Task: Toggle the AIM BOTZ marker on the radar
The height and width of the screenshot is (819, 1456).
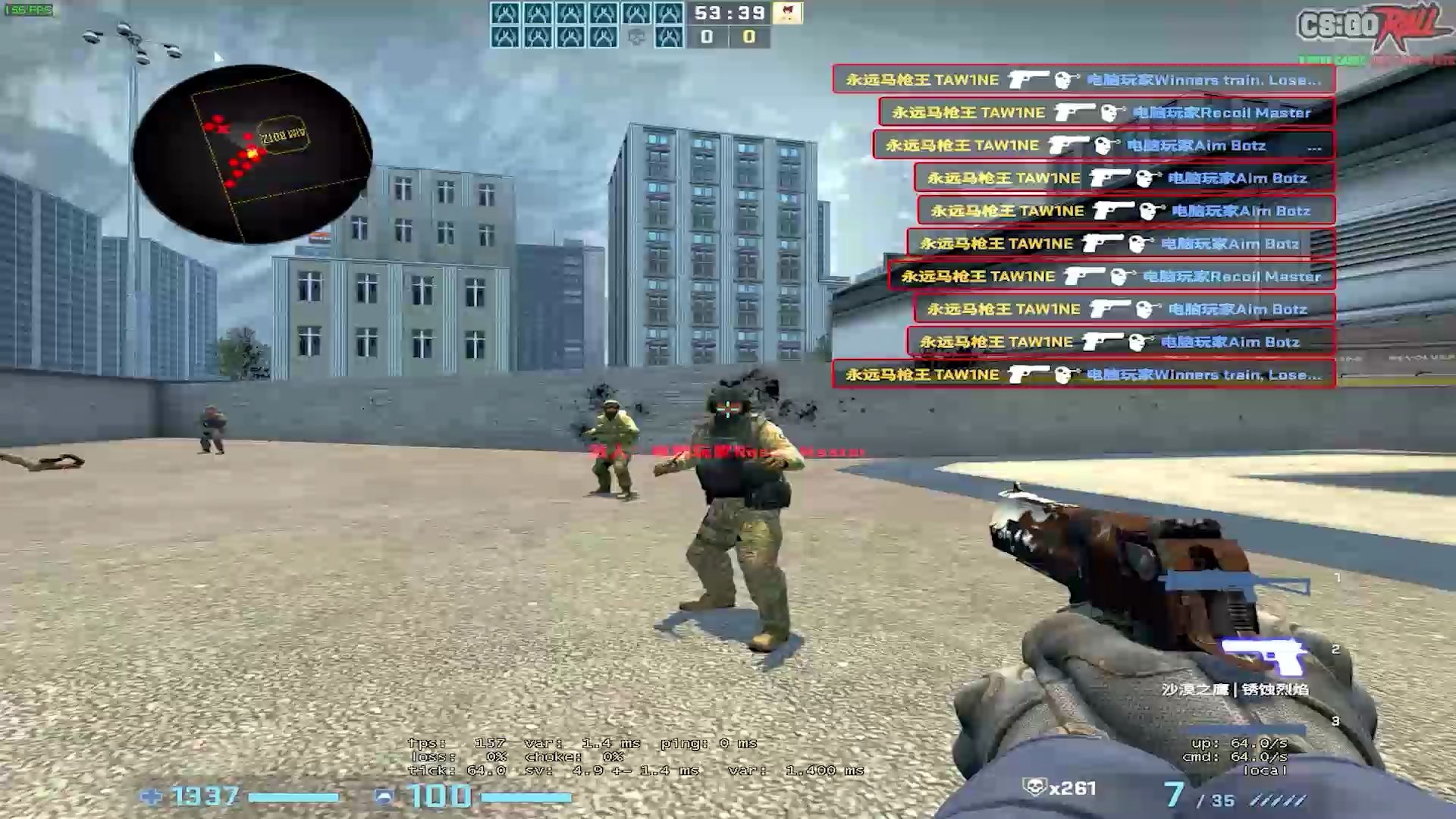Action: tap(282, 135)
